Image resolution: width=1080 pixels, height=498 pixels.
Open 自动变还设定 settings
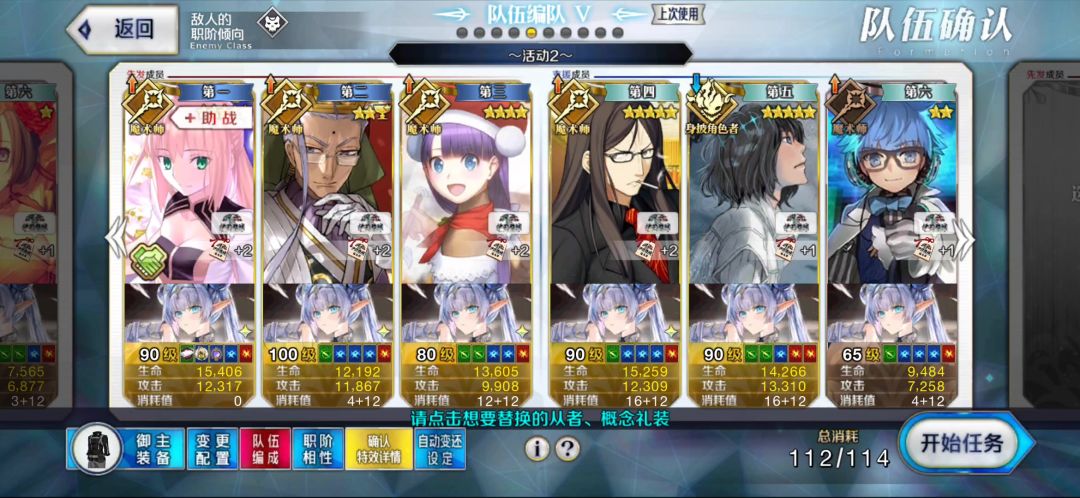[x=441, y=449]
